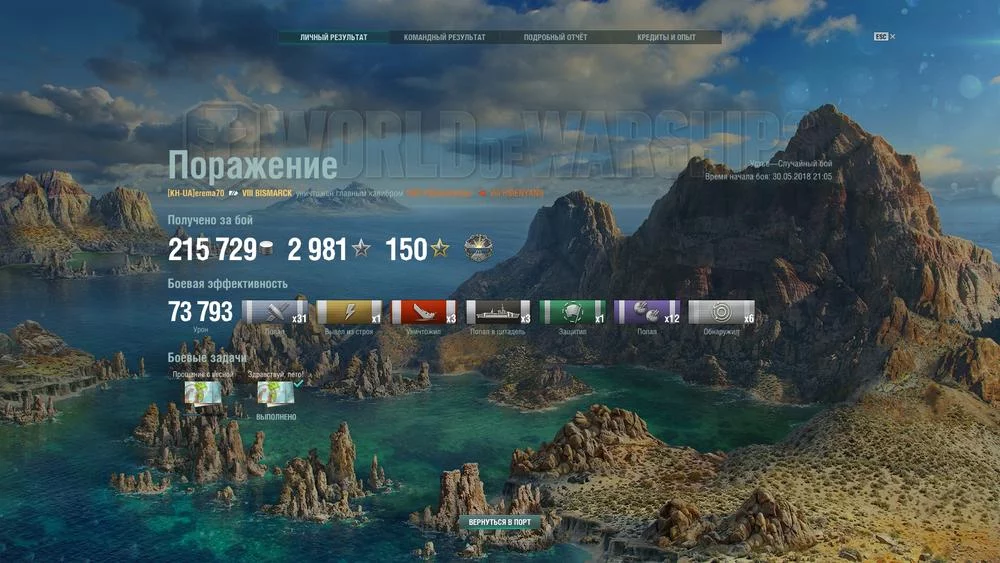
Task: Select the purple Попал ribbon showing x12
Action: pyautogui.click(x=646, y=312)
